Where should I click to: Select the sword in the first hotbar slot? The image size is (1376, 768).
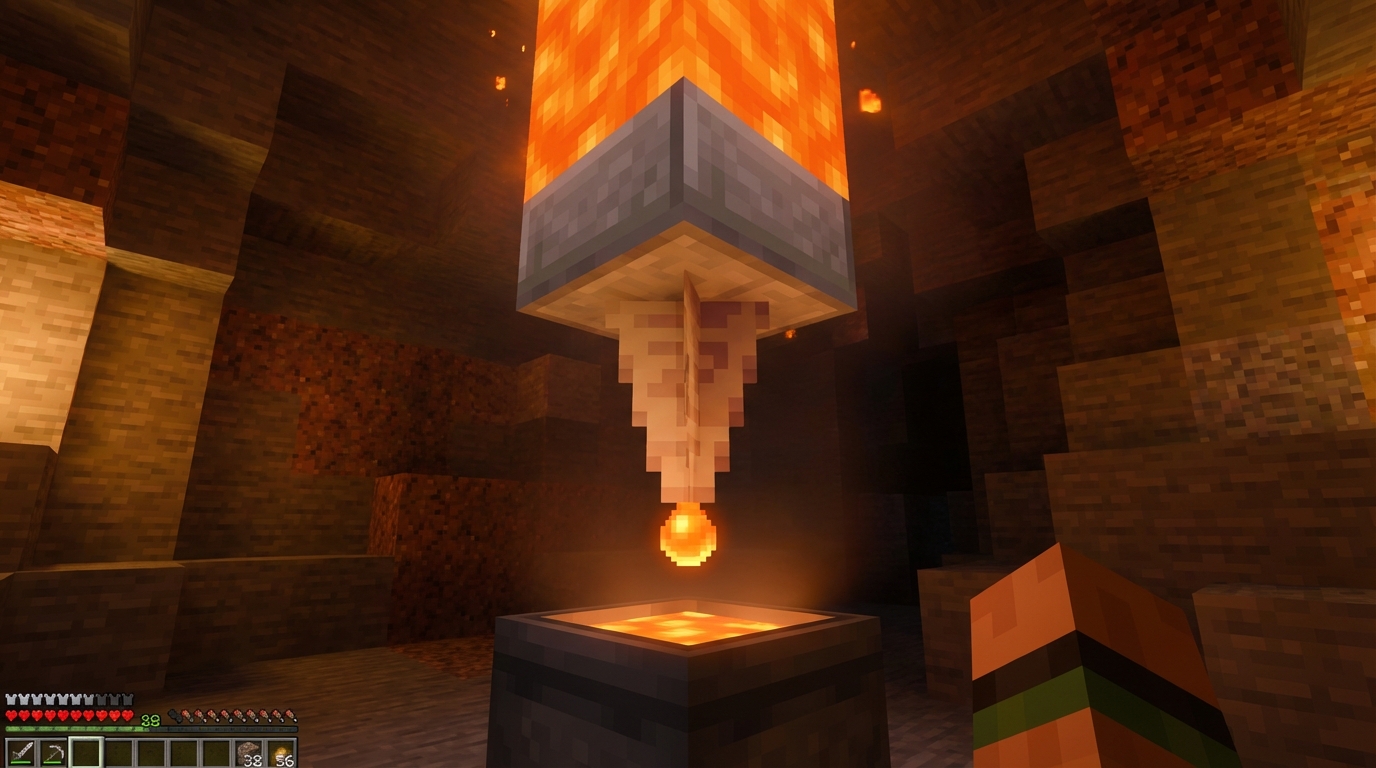click(21, 752)
